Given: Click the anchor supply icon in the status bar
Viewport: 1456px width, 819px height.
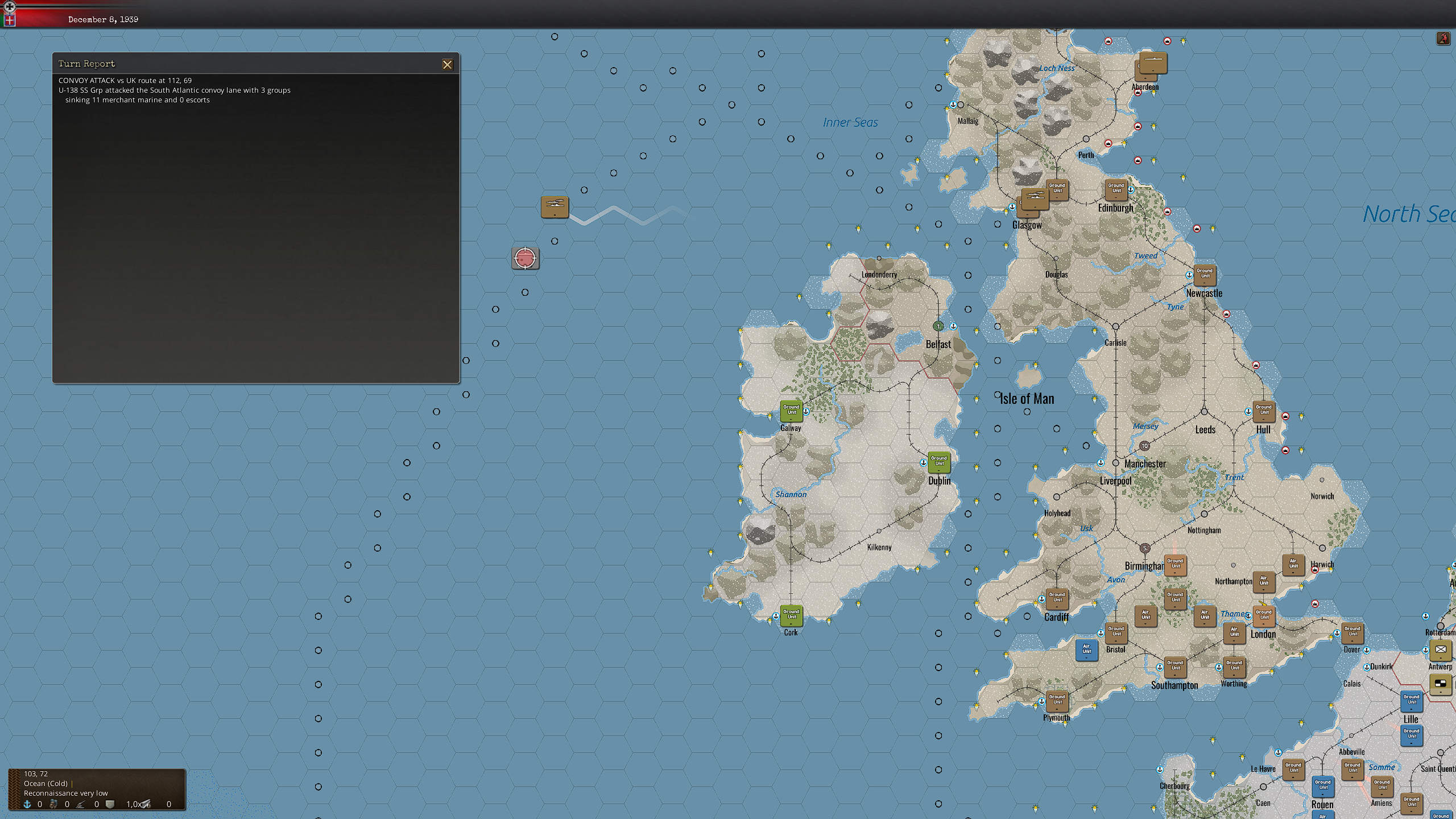Looking at the screenshot, I should [27, 804].
